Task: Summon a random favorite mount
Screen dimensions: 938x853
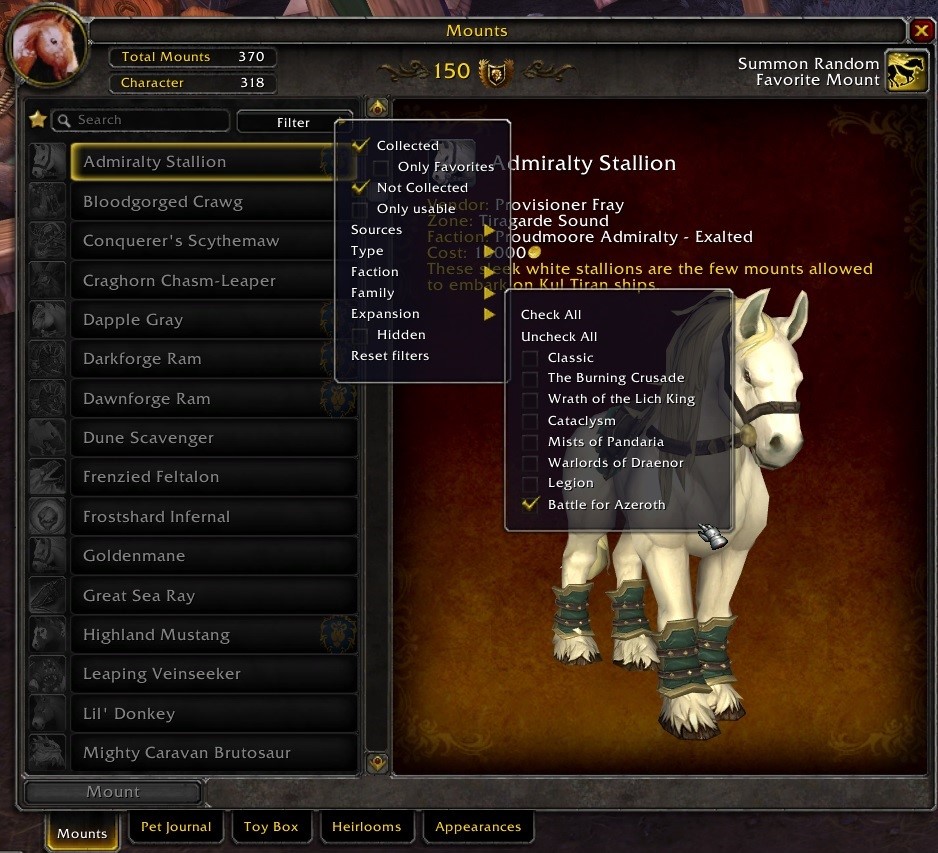Action: (907, 72)
